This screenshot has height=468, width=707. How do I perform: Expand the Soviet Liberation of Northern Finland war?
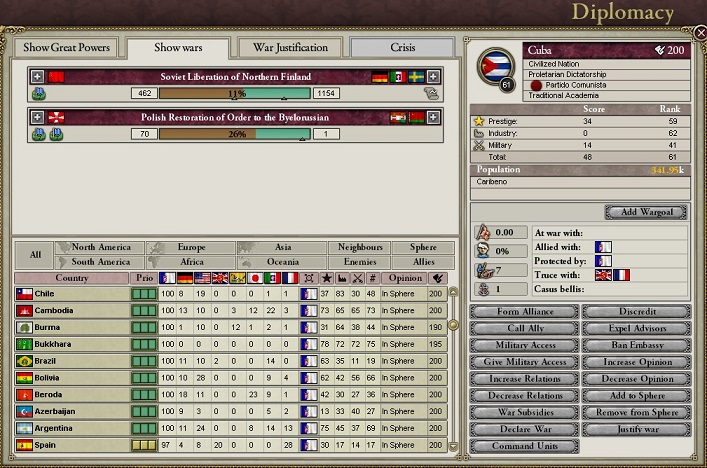tap(38, 76)
